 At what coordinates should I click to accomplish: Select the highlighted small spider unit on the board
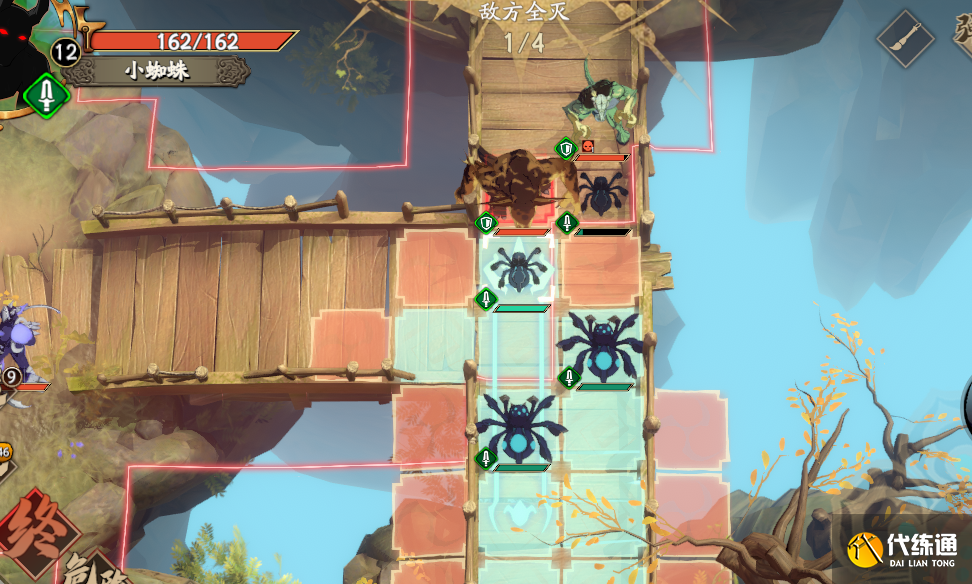(518, 270)
